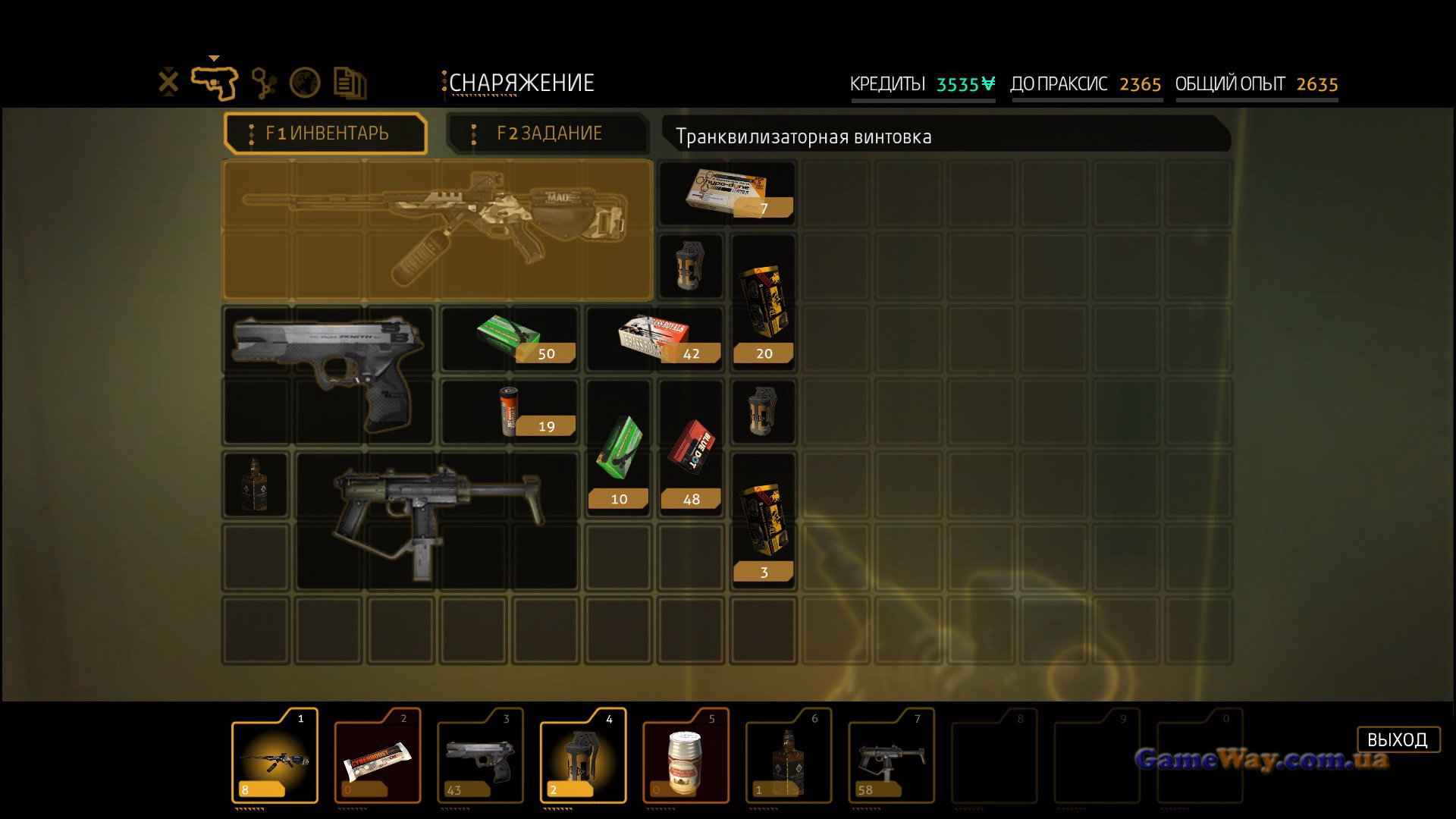Select quick slot 5 with the jar
Image resolution: width=1456 pixels, height=819 pixels.
click(x=686, y=756)
